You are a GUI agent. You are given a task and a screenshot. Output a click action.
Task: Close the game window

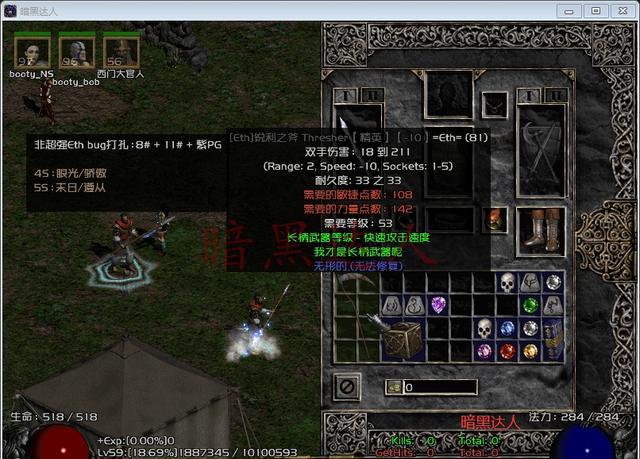619,10
